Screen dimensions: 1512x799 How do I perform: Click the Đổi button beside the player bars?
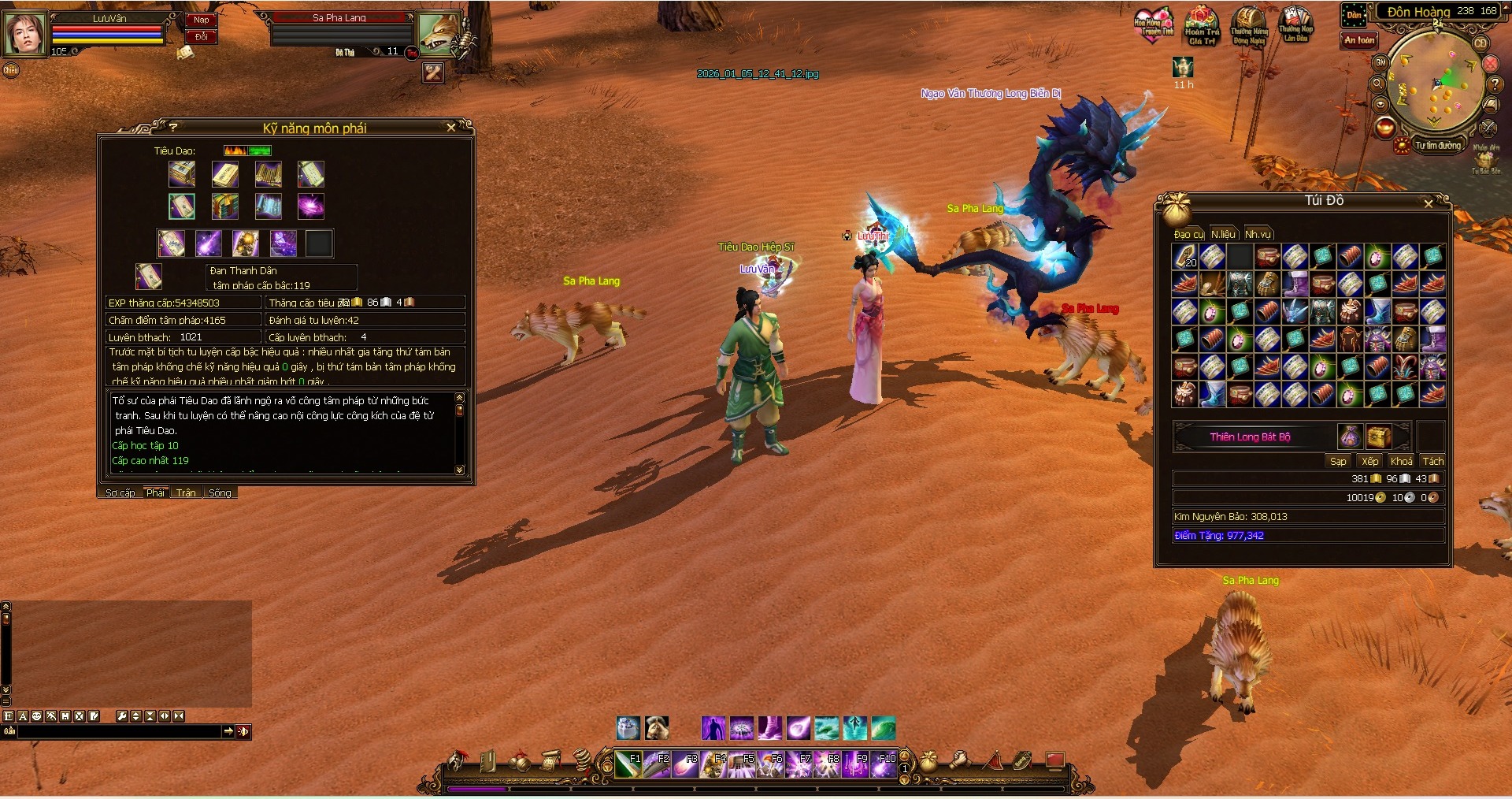202,37
